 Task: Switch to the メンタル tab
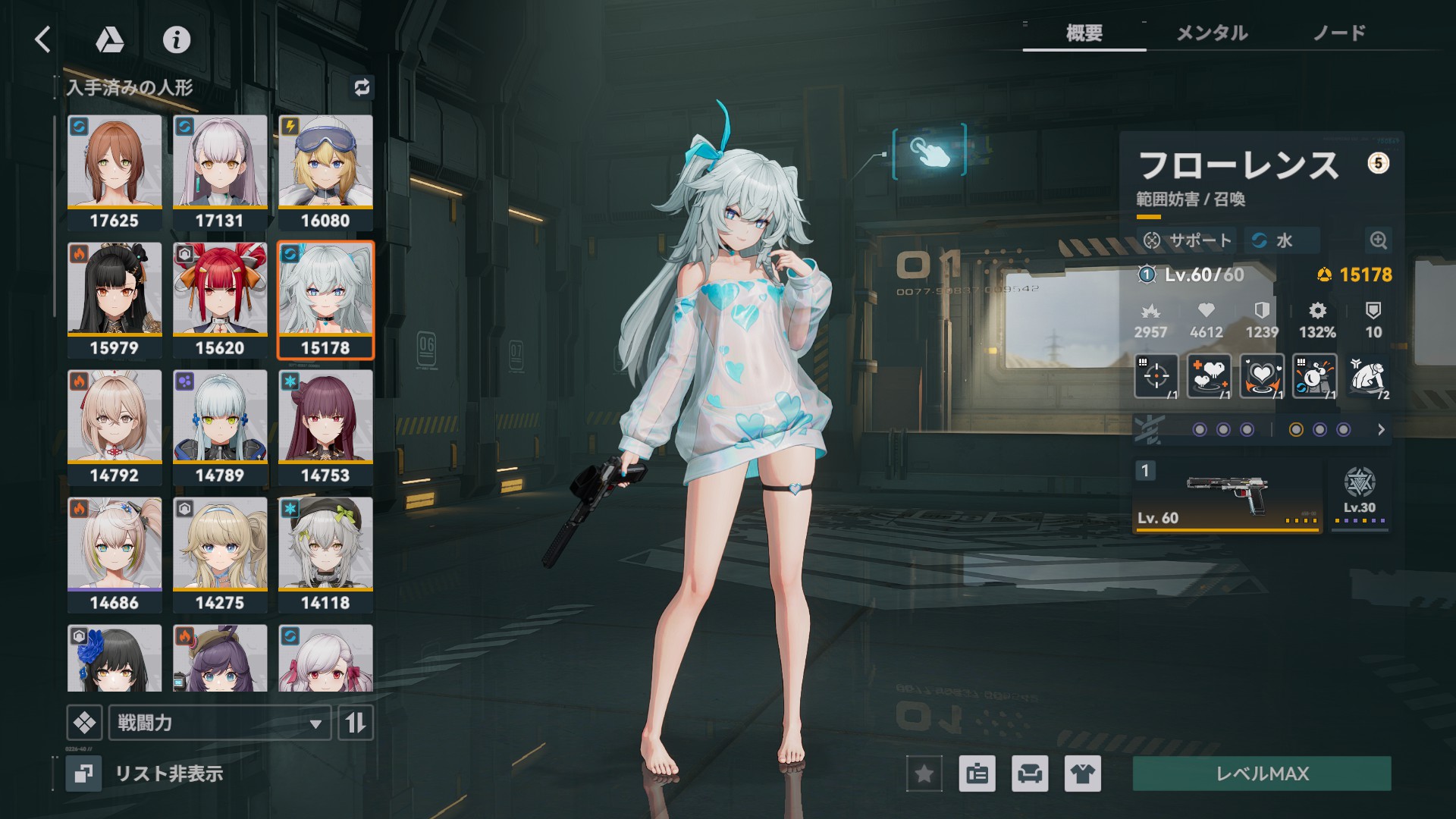click(x=1211, y=33)
